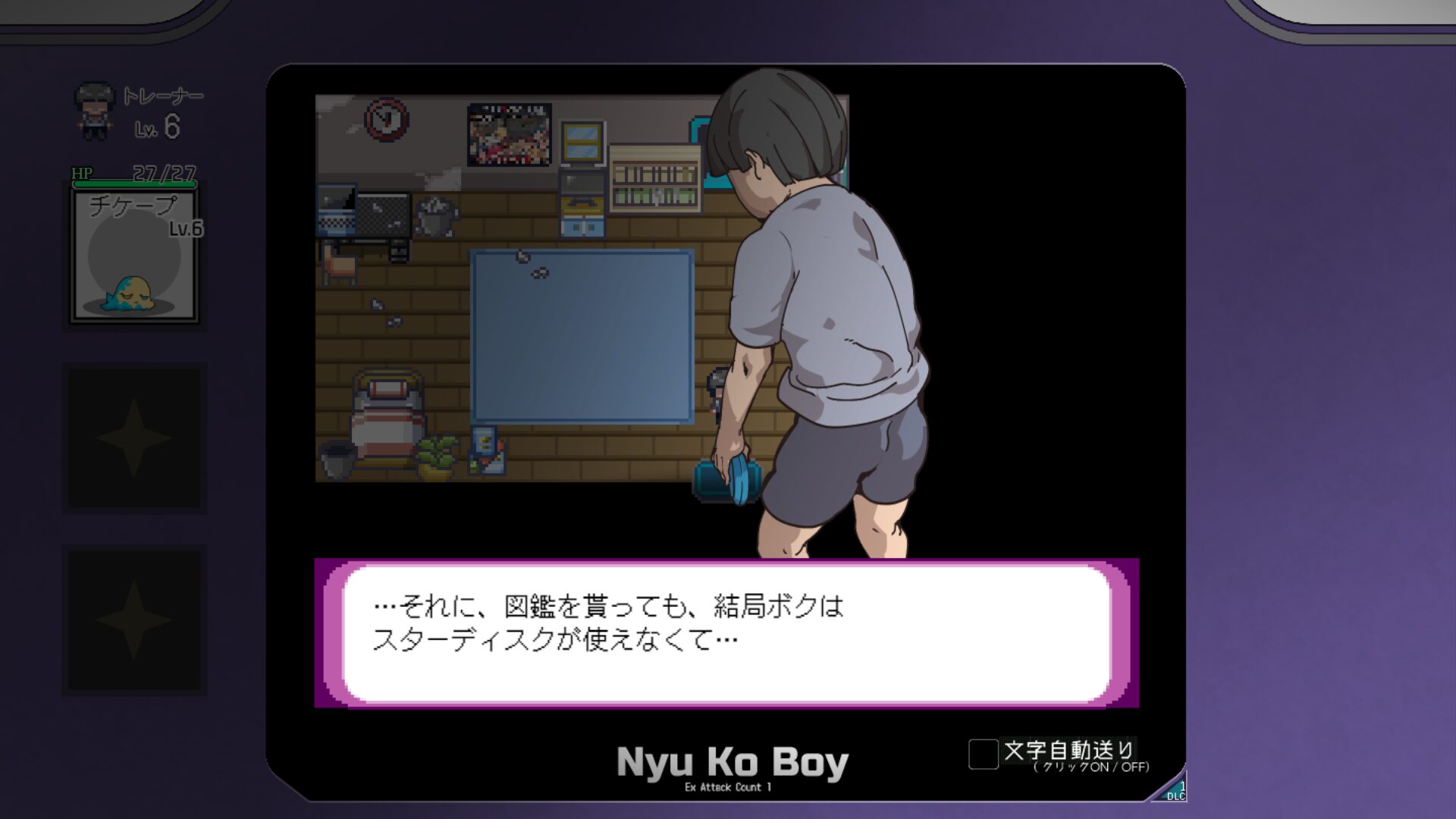Screen dimensions: 1456x819
Task: Advance the dialogue text box
Action: point(726,633)
